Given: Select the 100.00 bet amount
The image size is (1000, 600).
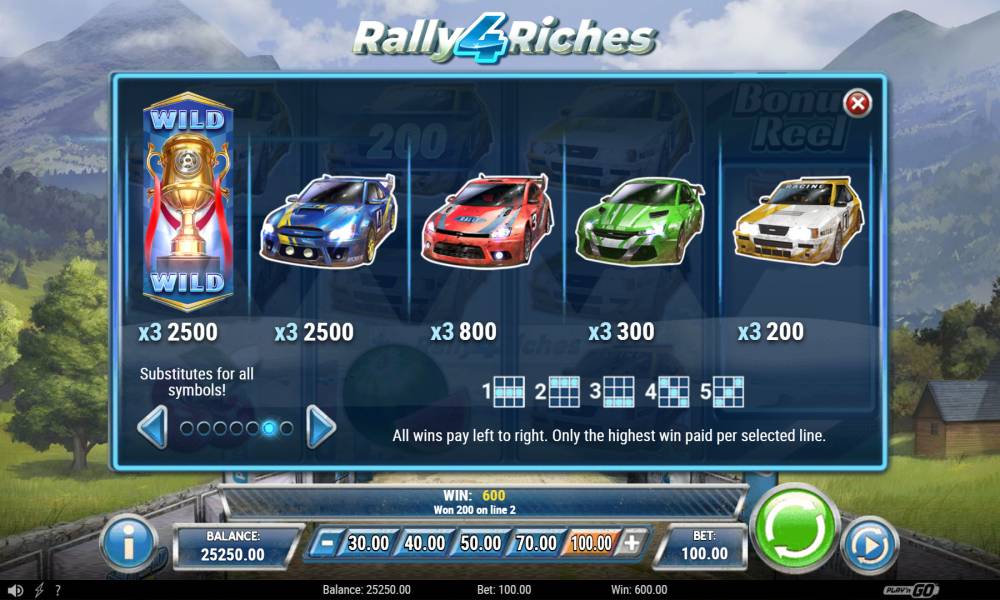Looking at the screenshot, I should 592,543.
